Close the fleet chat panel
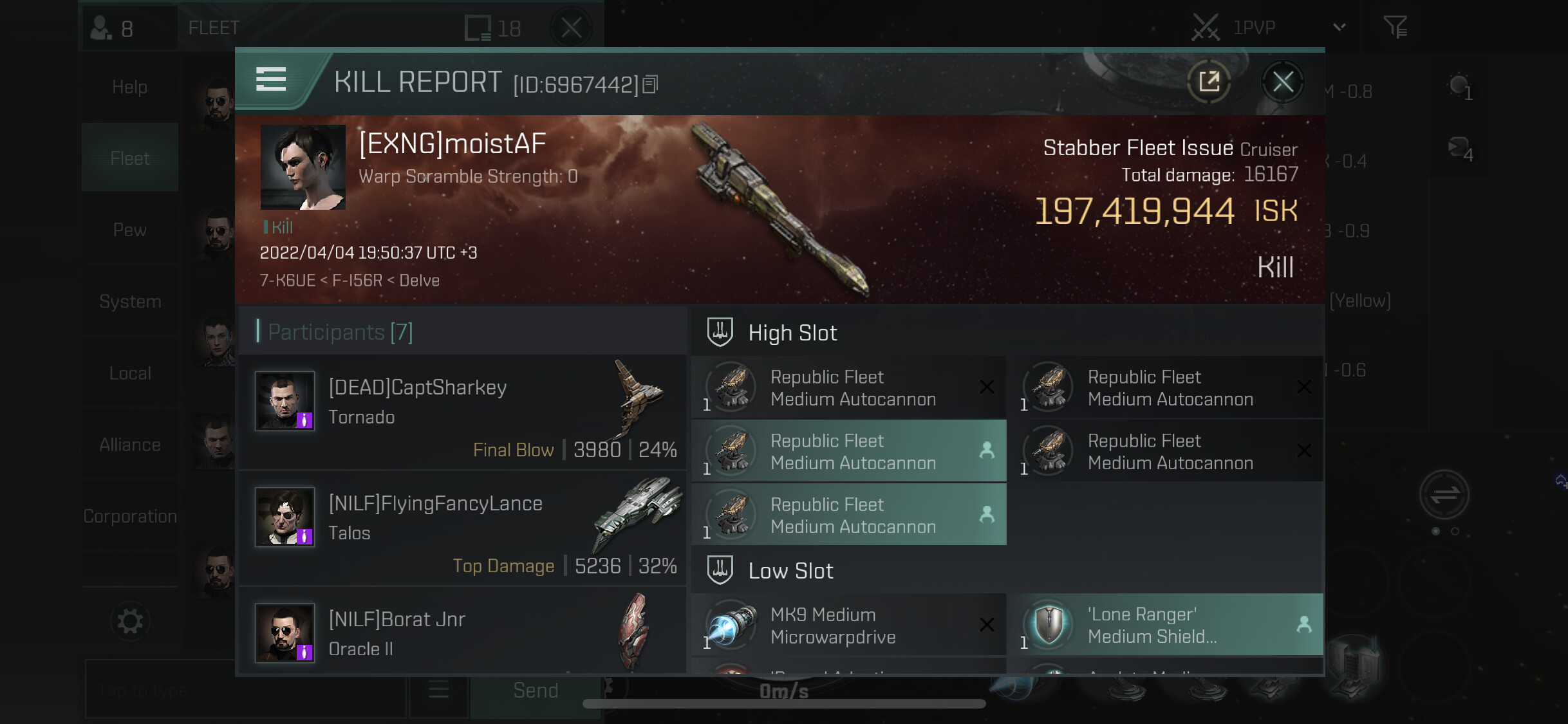Viewport: 1568px width, 724px height. pos(571,28)
